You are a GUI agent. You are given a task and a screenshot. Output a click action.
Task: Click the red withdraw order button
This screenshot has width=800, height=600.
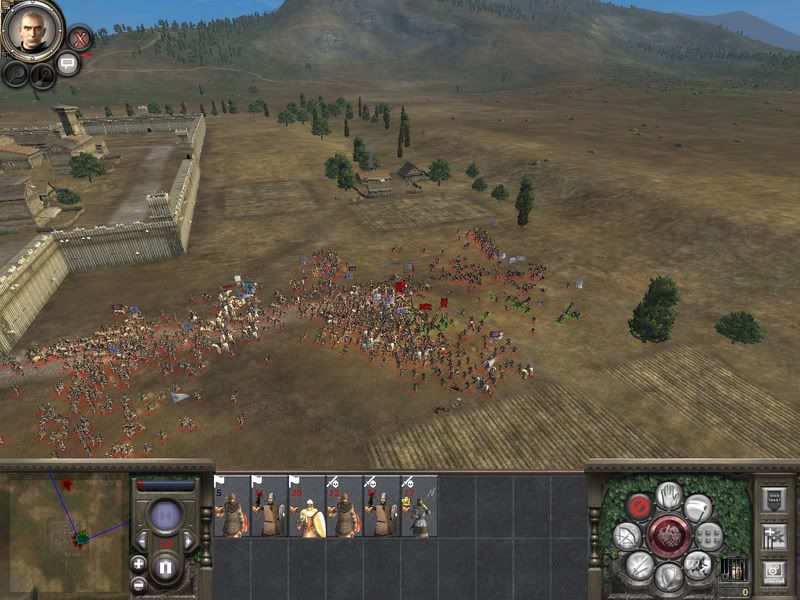point(639,506)
